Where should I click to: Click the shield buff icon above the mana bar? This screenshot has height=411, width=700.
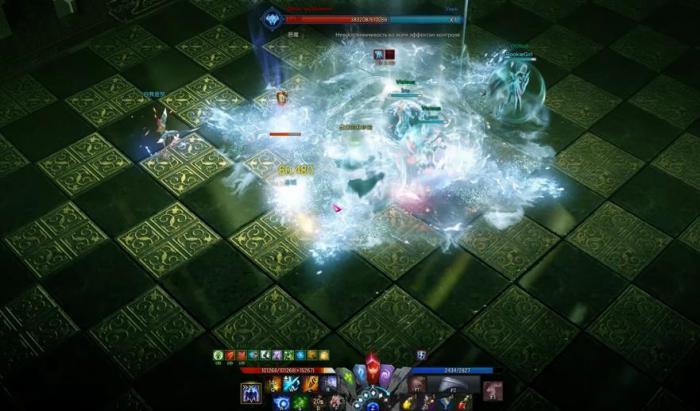pyautogui.click(x=421, y=354)
